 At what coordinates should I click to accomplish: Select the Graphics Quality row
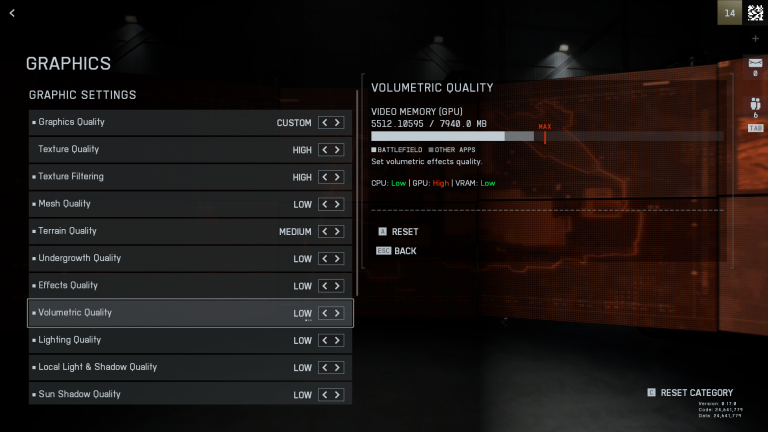tap(190, 122)
